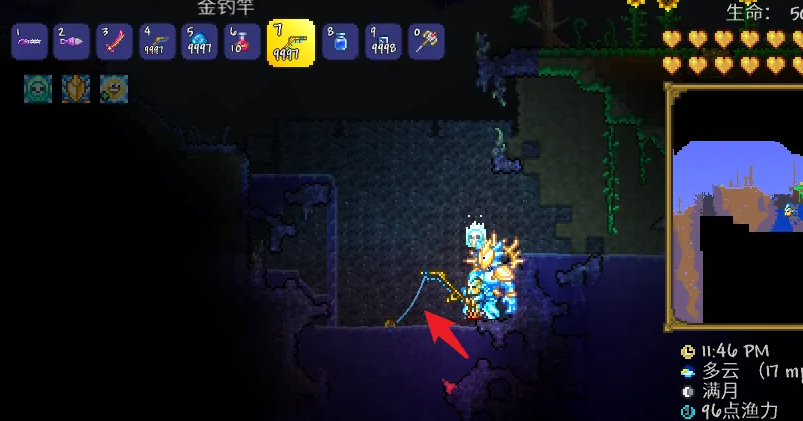
Task: Click the highlighted golden fishing rod slot 7
Action: point(291,43)
